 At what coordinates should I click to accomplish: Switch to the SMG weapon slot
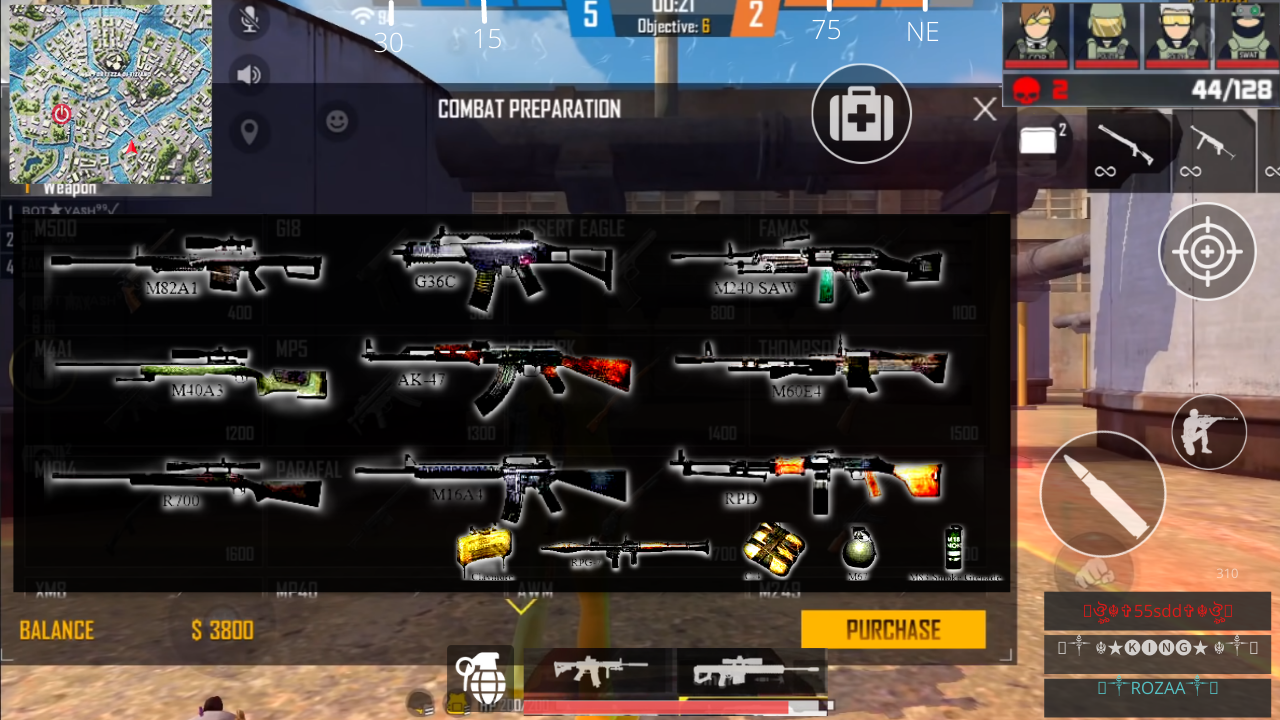[1212, 150]
